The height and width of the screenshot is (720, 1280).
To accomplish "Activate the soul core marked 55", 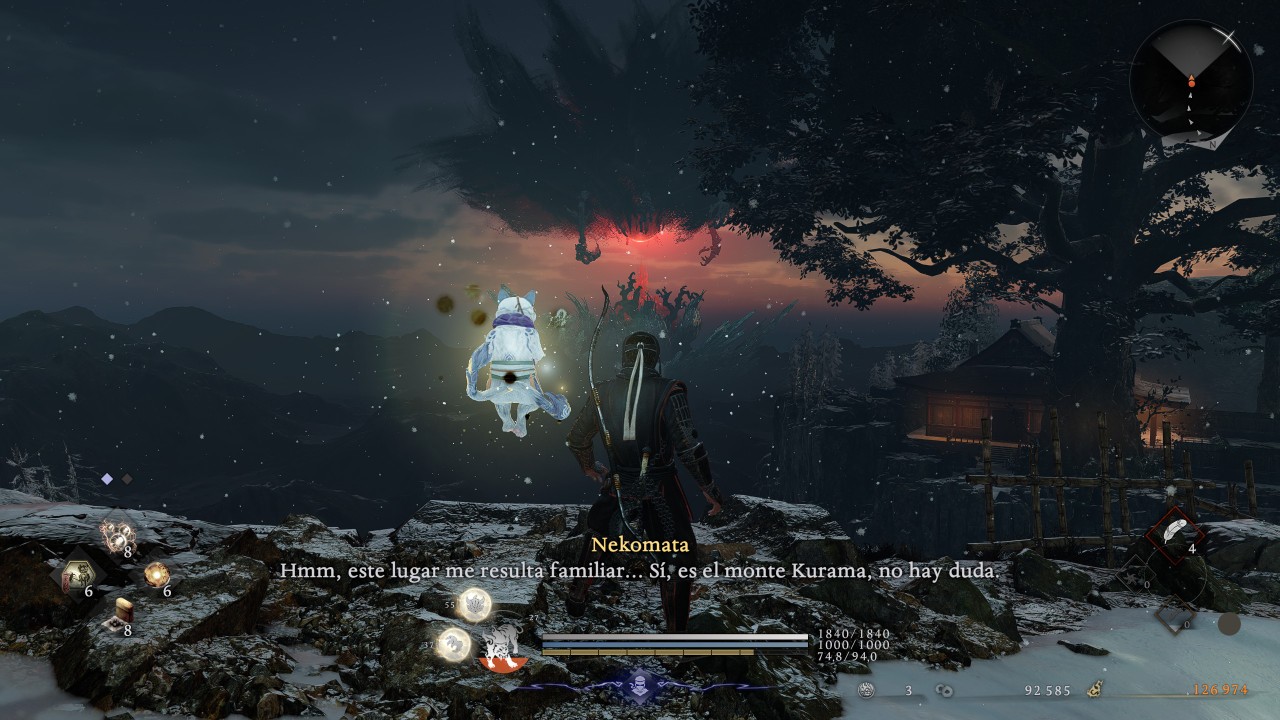I will [474, 603].
